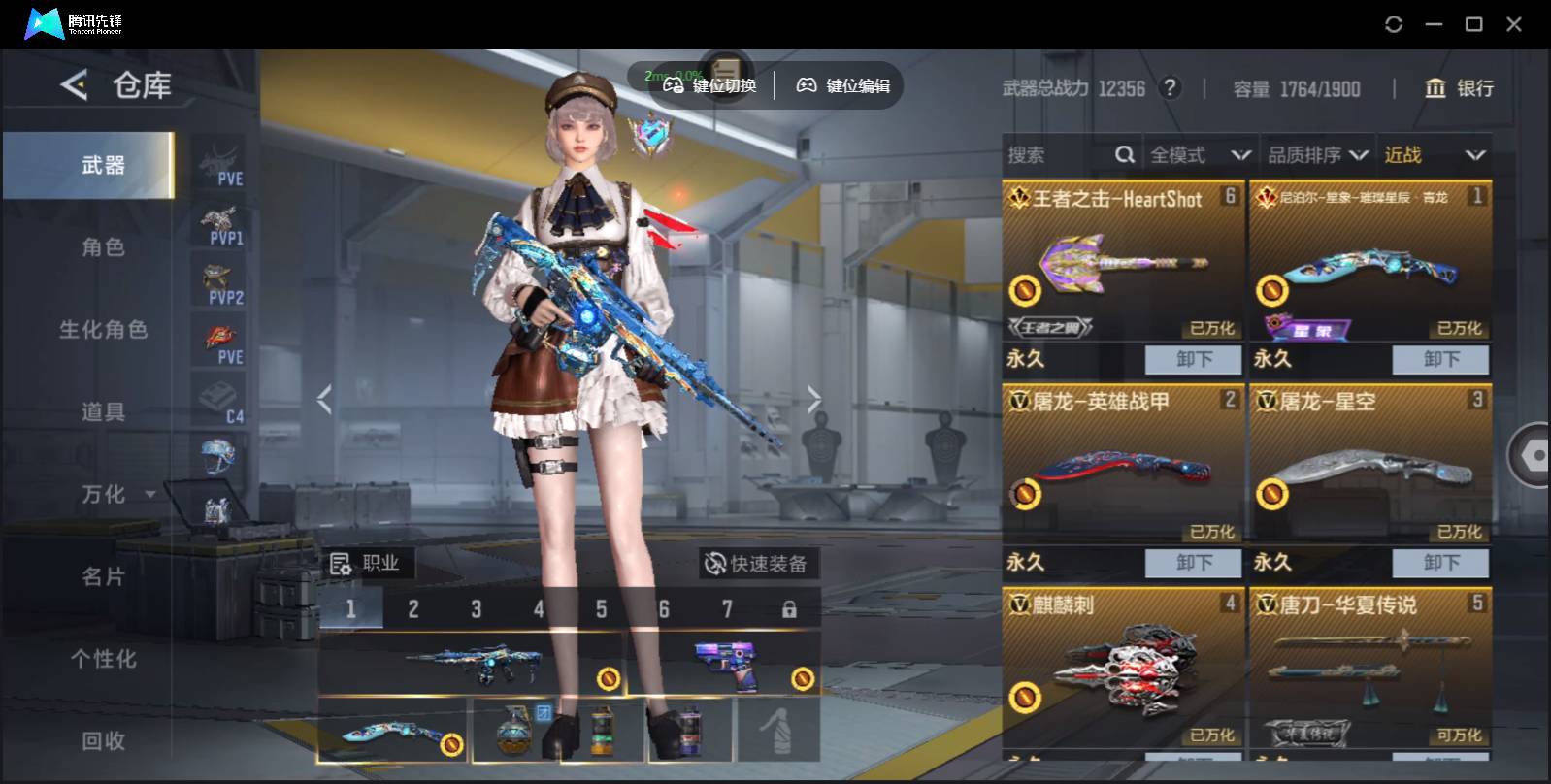Click the weapon search field
The height and width of the screenshot is (784, 1551).
(x=1058, y=155)
